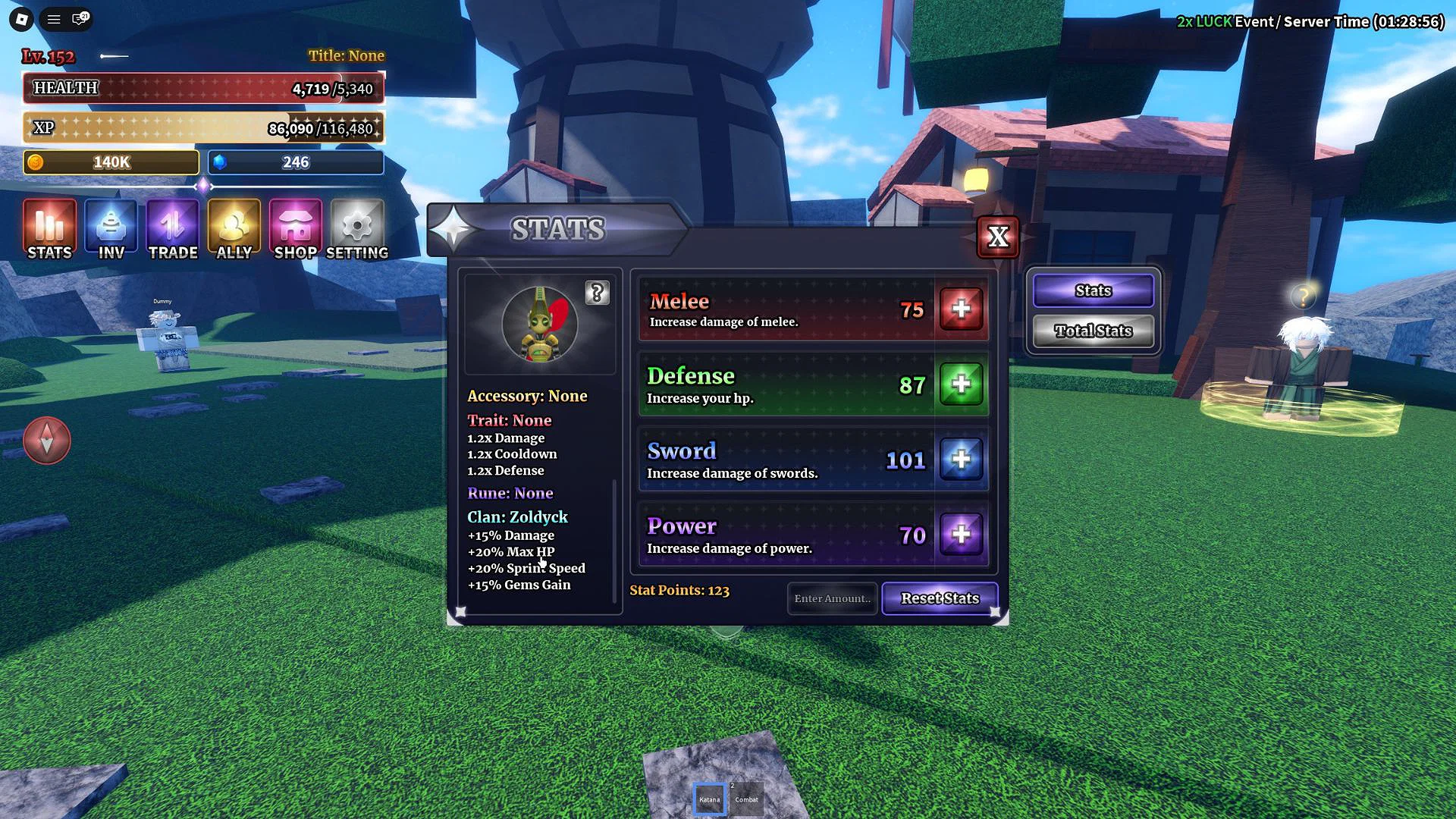1456x819 pixels.
Task: Open the INV inventory icon
Action: point(111,227)
